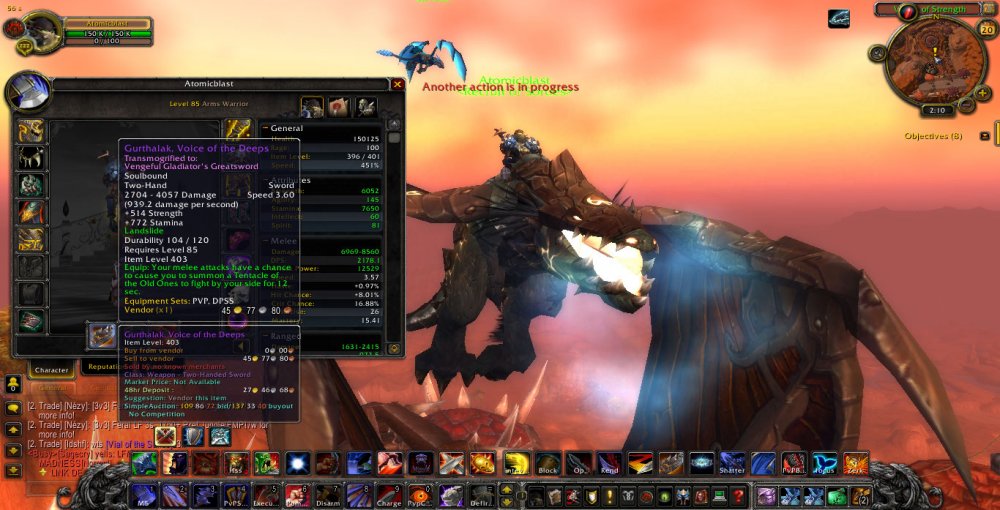This screenshot has width=1000, height=510.
Task: Open the minimap tracking button
Action: (x=878, y=53)
